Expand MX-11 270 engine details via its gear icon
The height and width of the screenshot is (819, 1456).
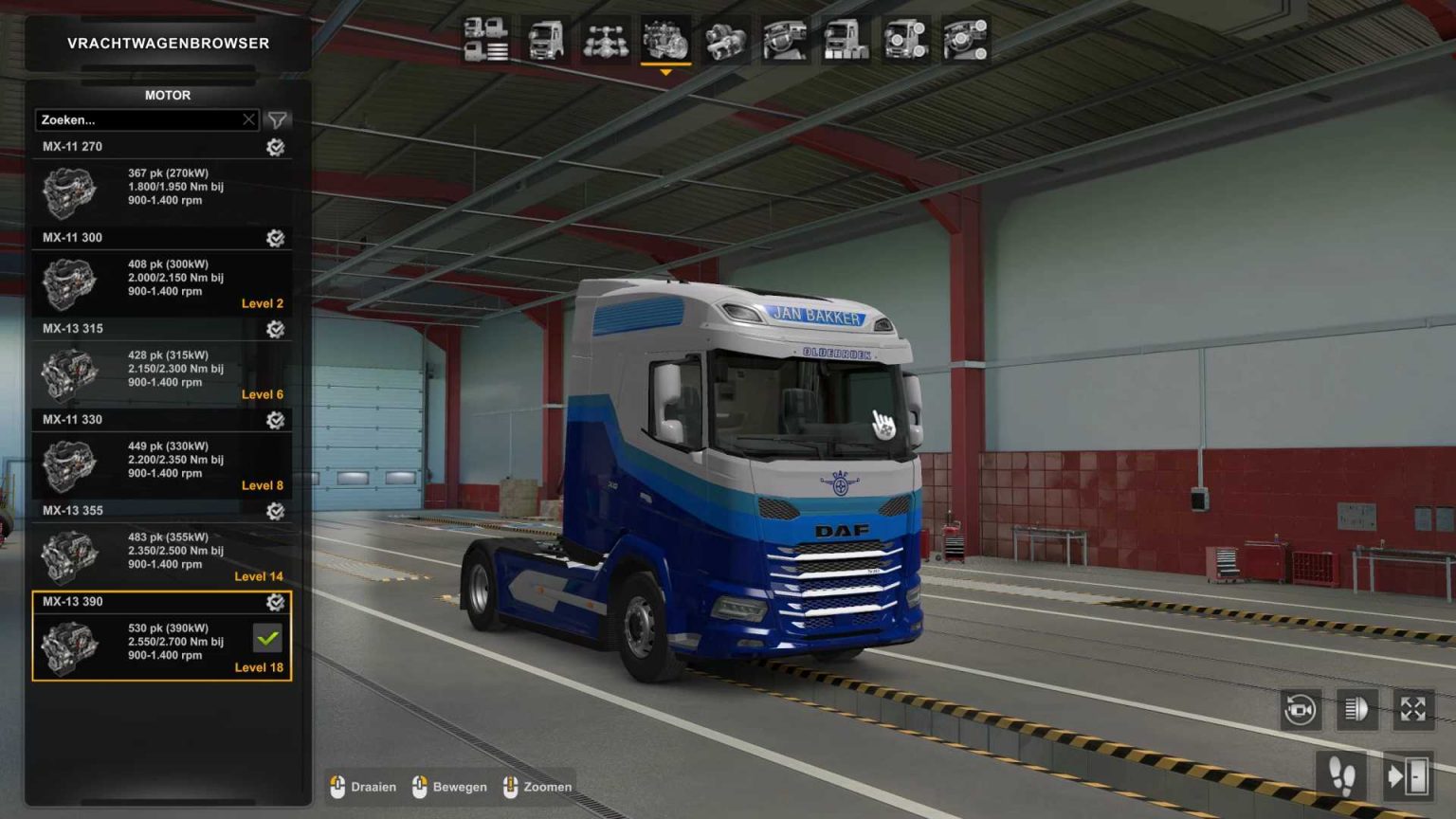tap(275, 147)
